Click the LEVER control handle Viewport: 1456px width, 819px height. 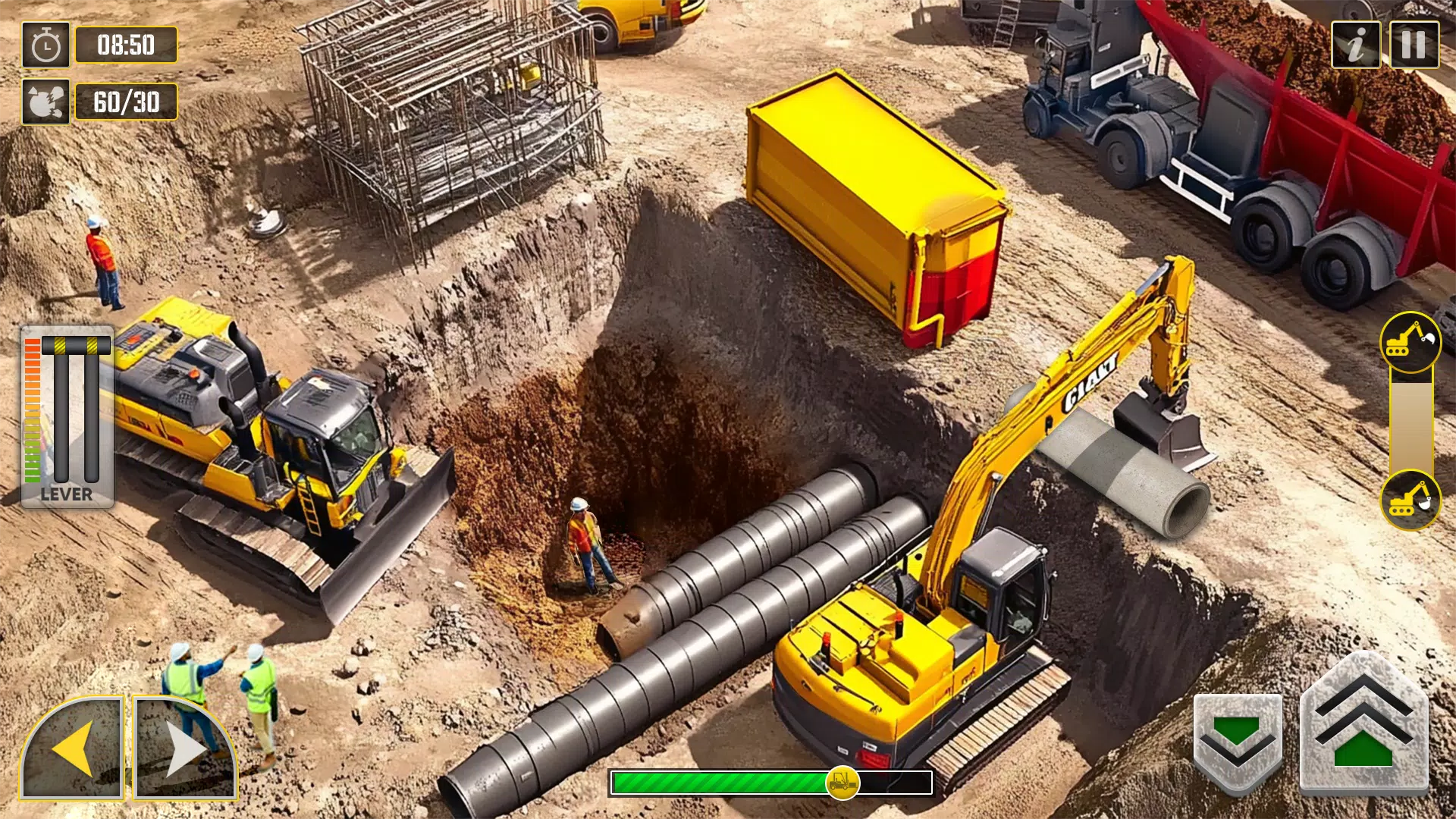click(x=76, y=346)
